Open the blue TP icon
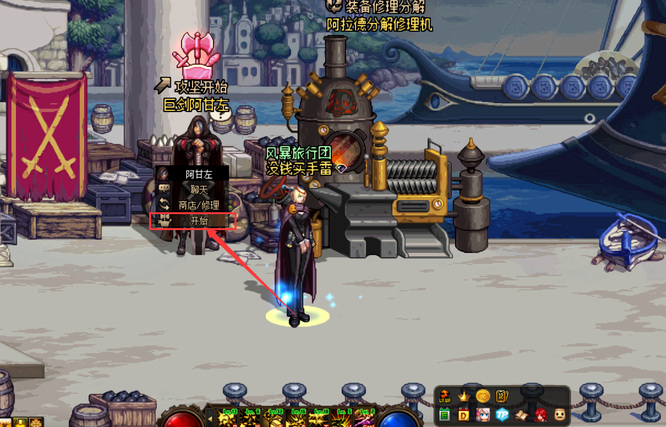Image resolution: width=666 pixels, height=427 pixels. [x=502, y=414]
